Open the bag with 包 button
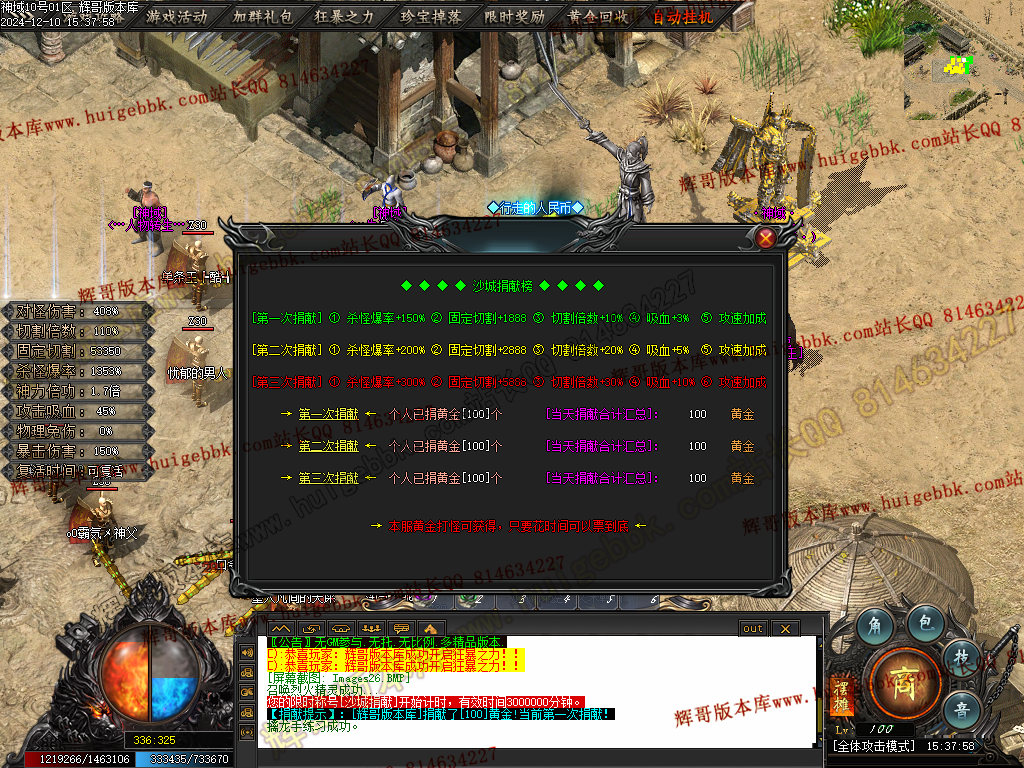Screen dimensions: 1024x768 tap(925, 624)
